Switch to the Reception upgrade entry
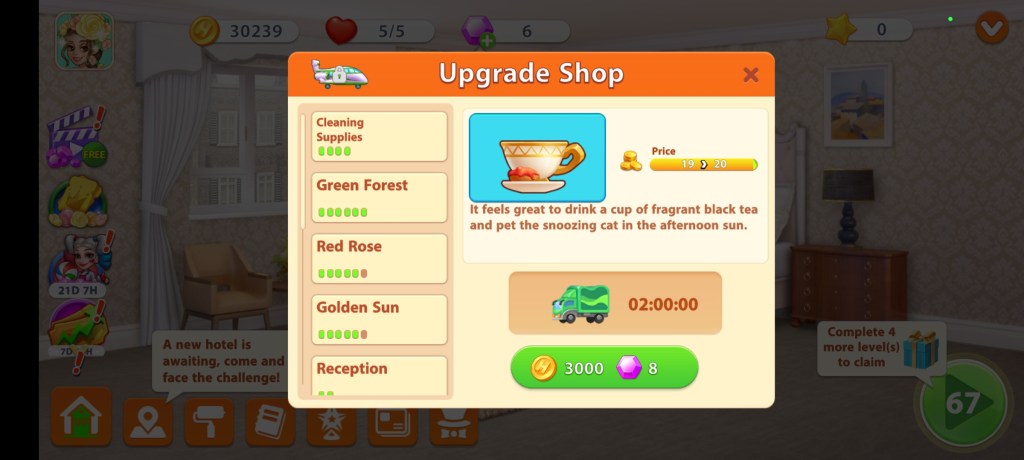This screenshot has width=1024, height=460. [x=379, y=375]
